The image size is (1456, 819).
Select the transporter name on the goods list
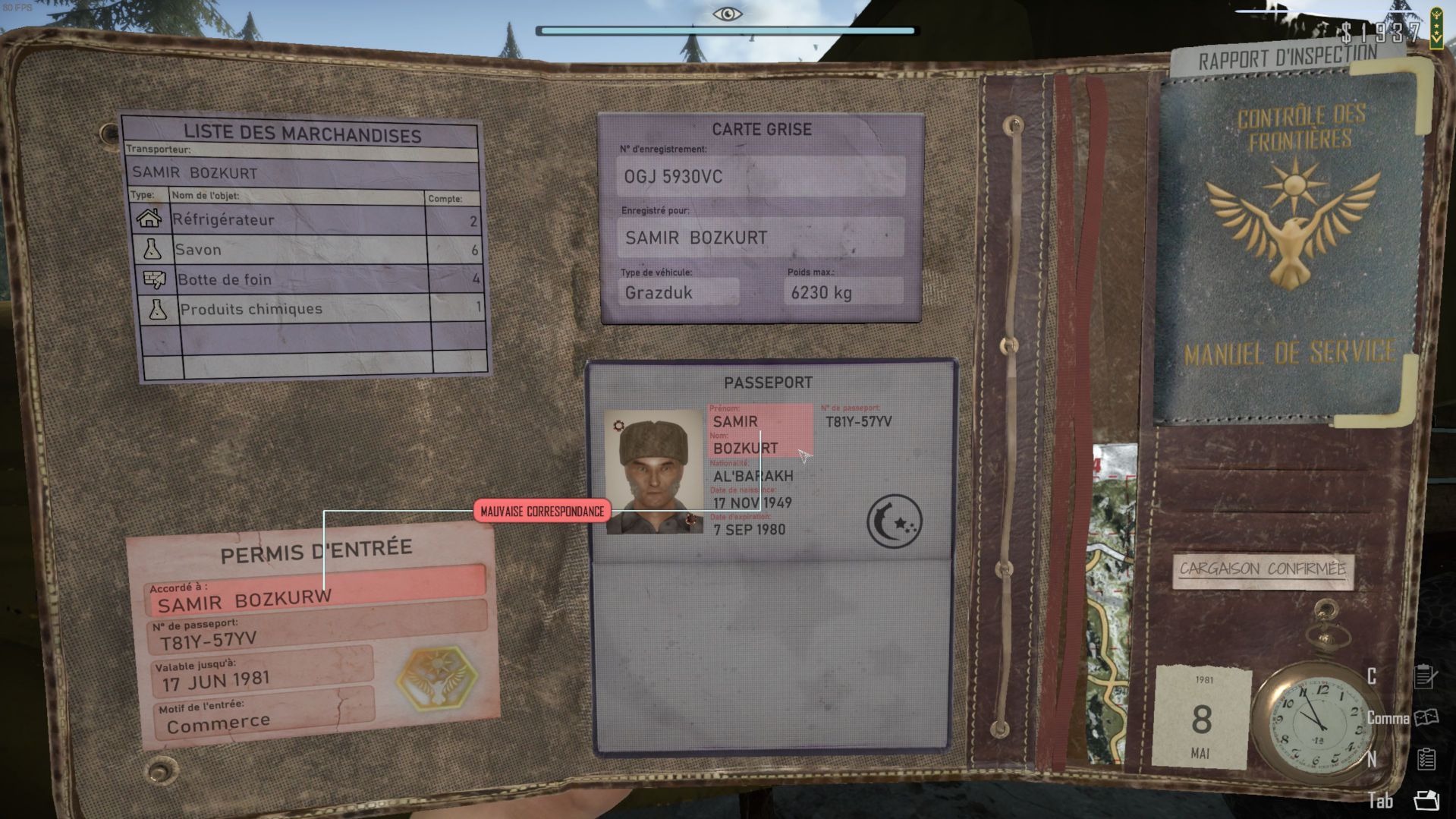pyautogui.click(x=302, y=172)
